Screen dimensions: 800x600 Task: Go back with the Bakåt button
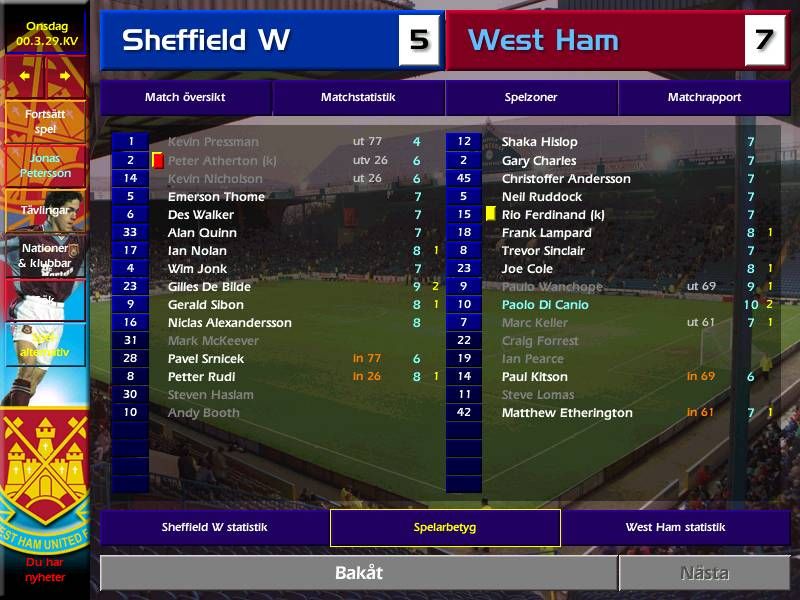click(358, 573)
